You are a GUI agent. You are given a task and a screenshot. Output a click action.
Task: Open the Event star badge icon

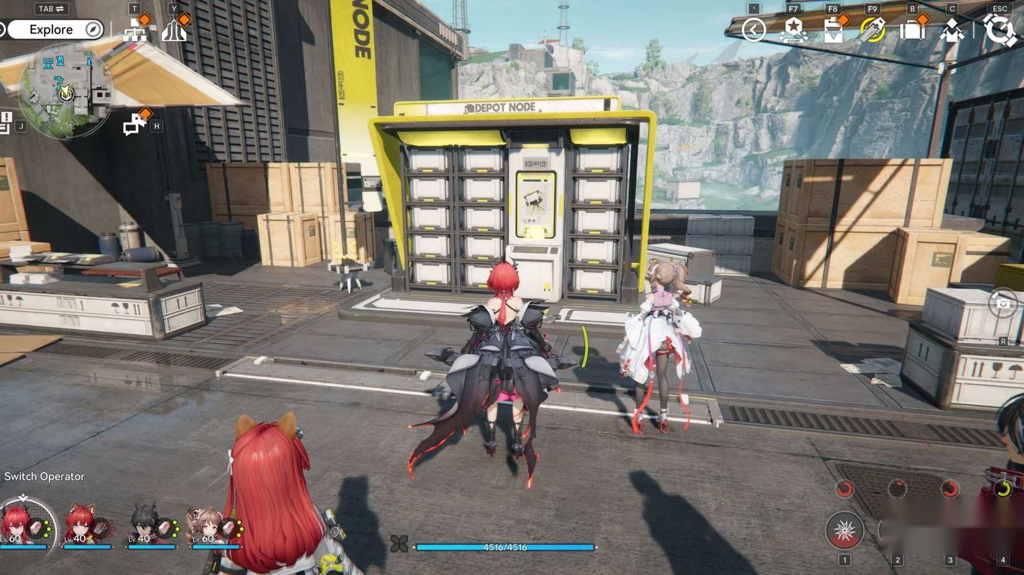click(793, 31)
